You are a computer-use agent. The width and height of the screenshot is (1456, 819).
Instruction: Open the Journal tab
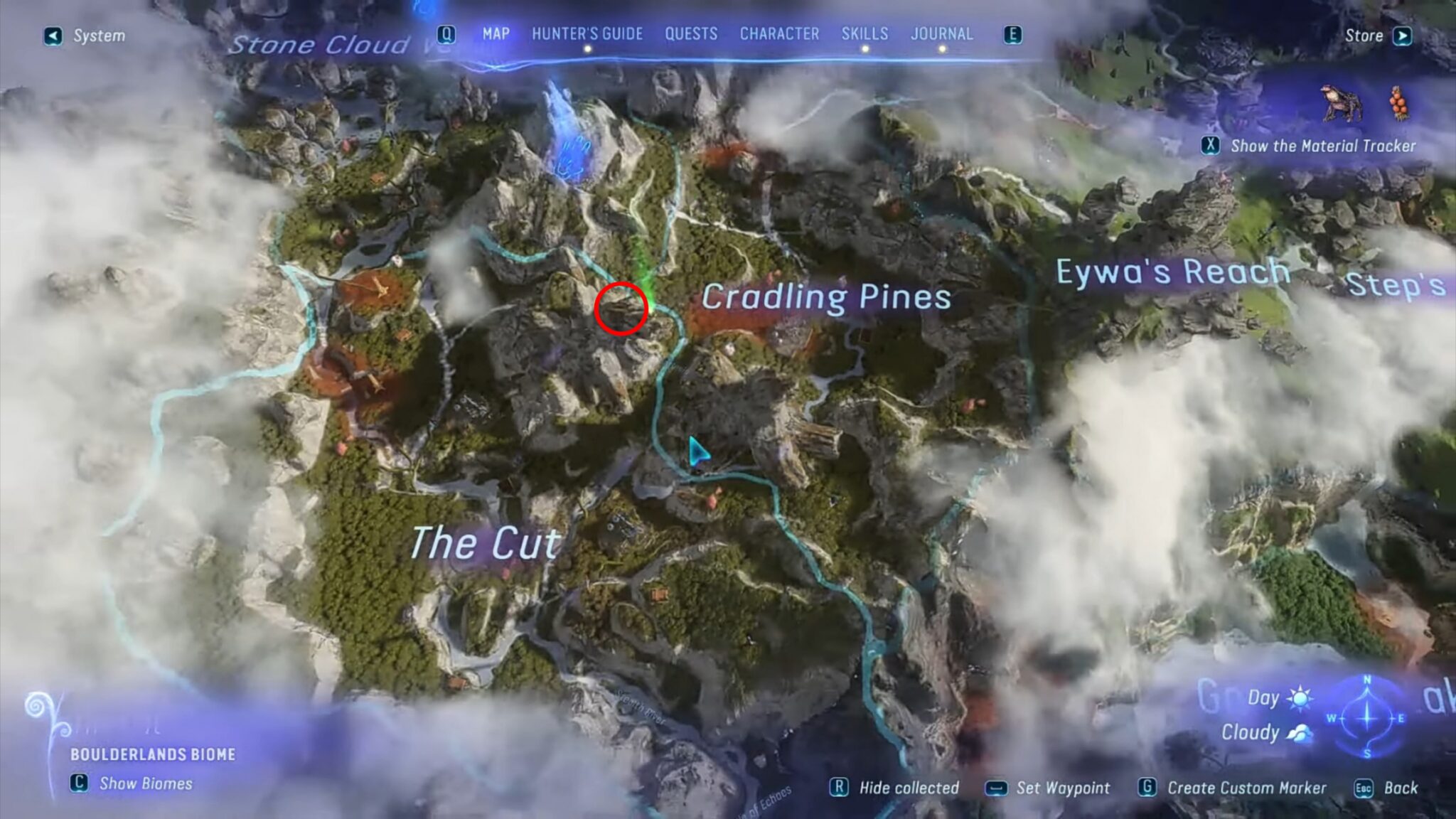click(x=942, y=34)
